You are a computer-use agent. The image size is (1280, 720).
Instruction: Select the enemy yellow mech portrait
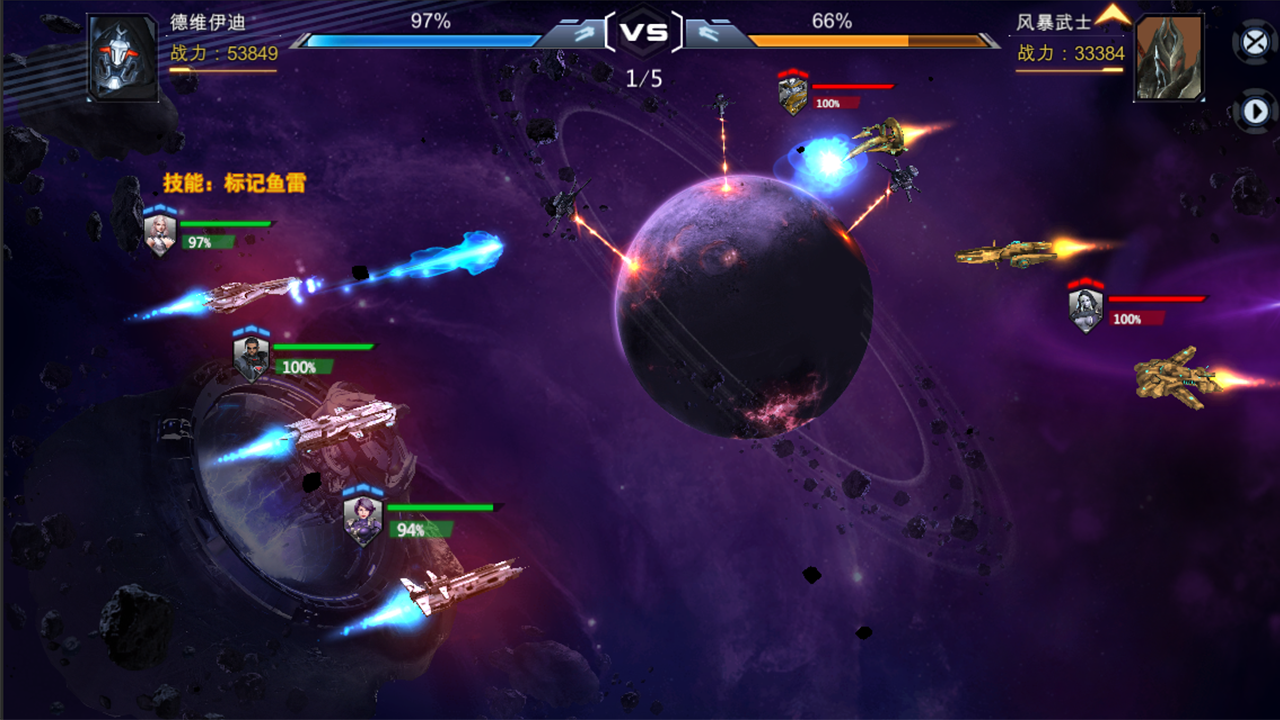[x=793, y=95]
